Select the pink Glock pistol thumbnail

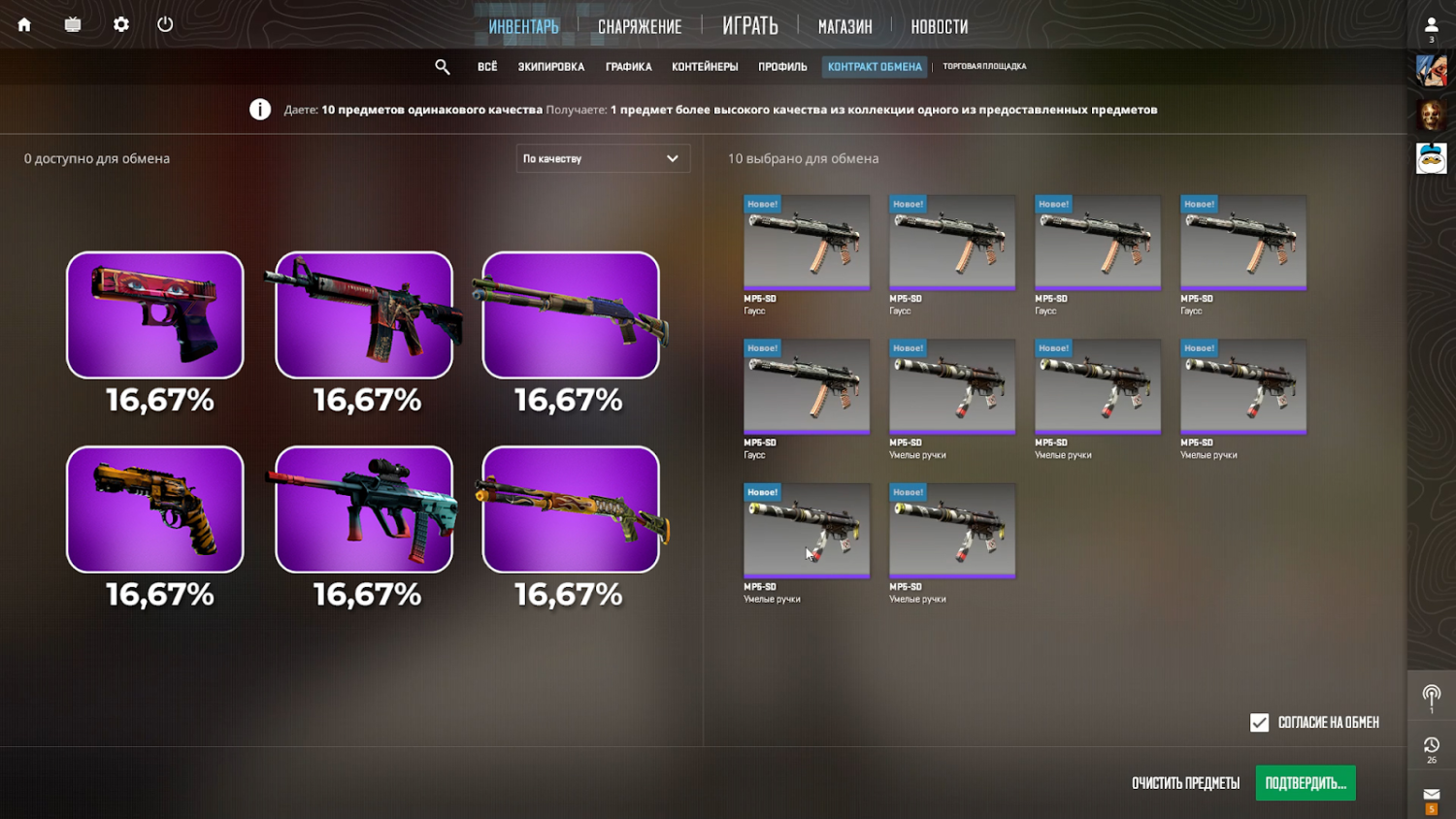click(154, 314)
